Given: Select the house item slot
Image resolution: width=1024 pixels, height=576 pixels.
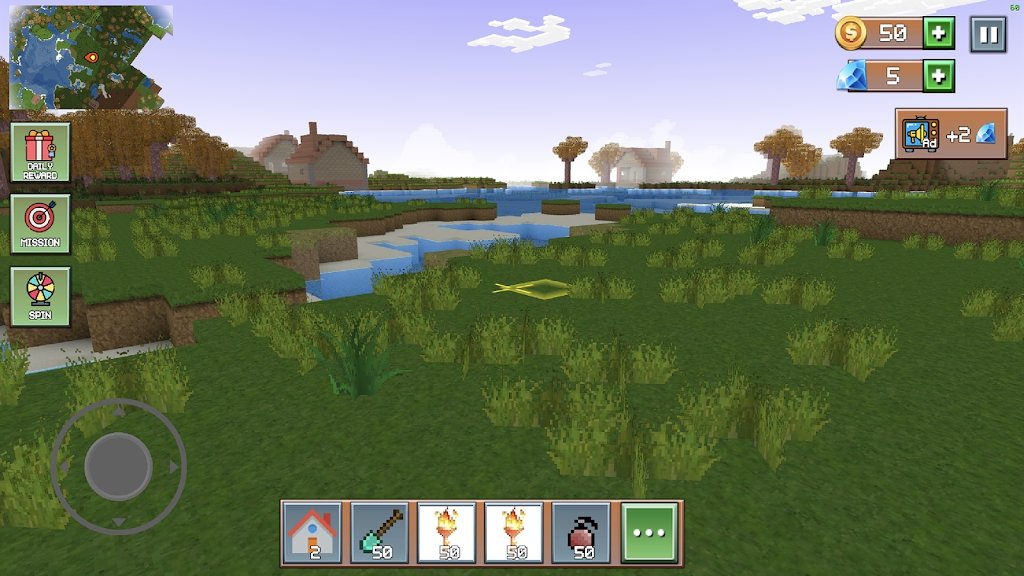Looking at the screenshot, I should point(311,533).
